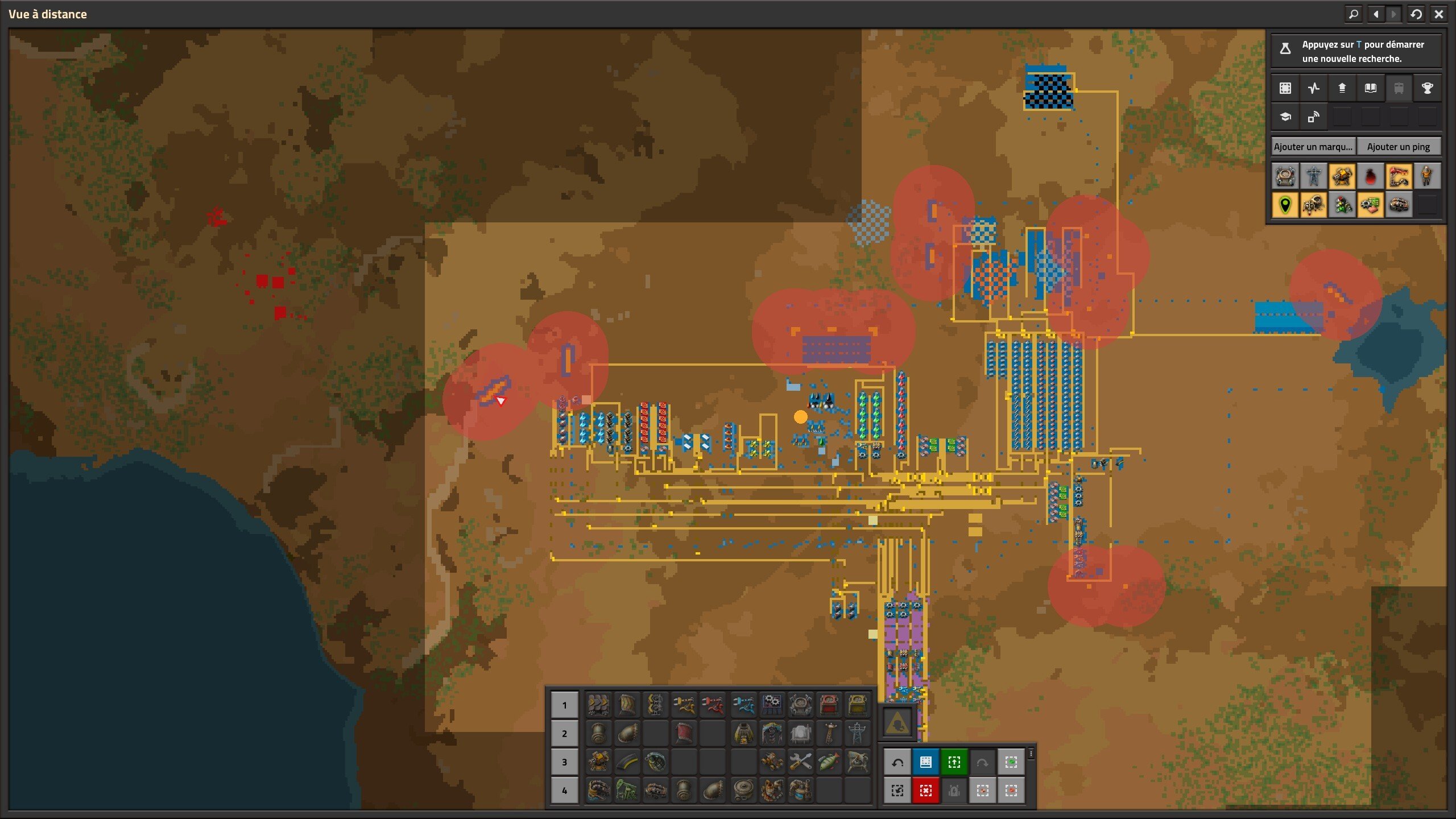
Task: Add a map marker with "Ajouter un marqu..."
Action: pos(1313,147)
